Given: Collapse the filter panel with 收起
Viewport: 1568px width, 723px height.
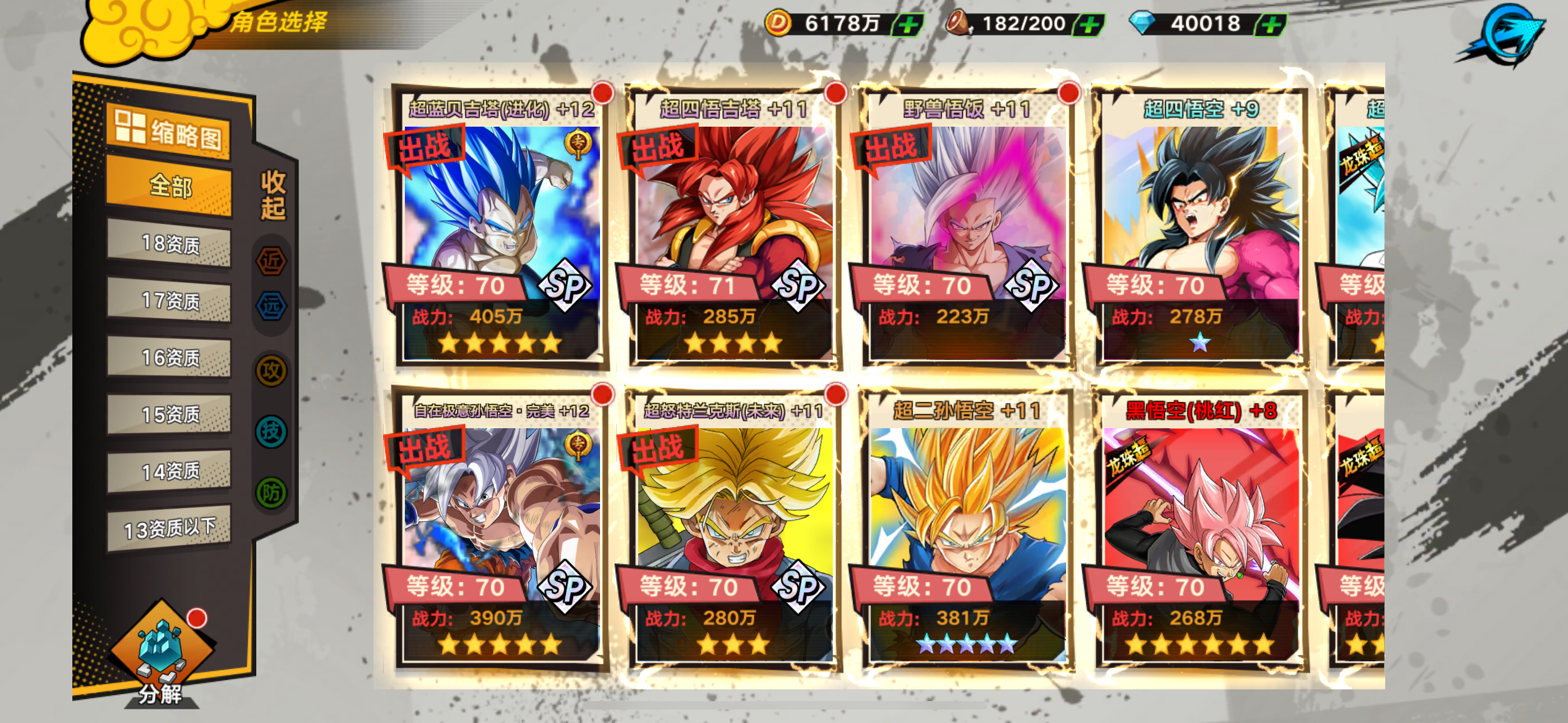Looking at the screenshot, I should (x=273, y=194).
